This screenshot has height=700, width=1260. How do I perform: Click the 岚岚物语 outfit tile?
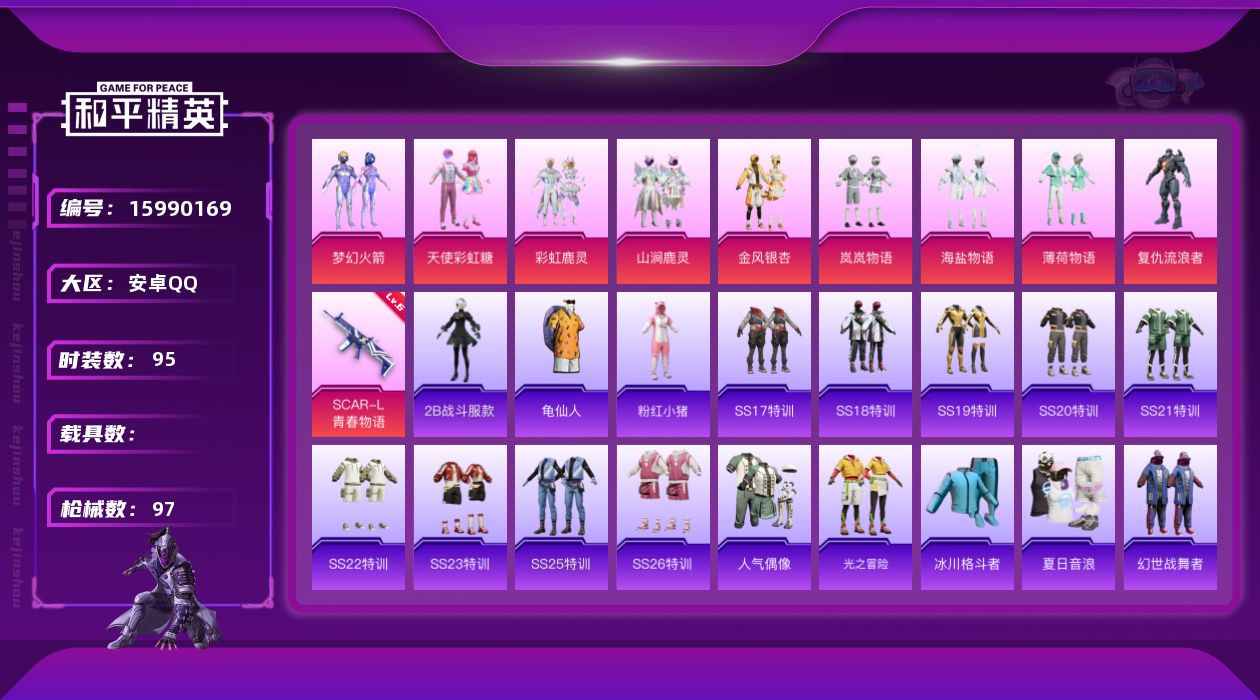coord(865,210)
